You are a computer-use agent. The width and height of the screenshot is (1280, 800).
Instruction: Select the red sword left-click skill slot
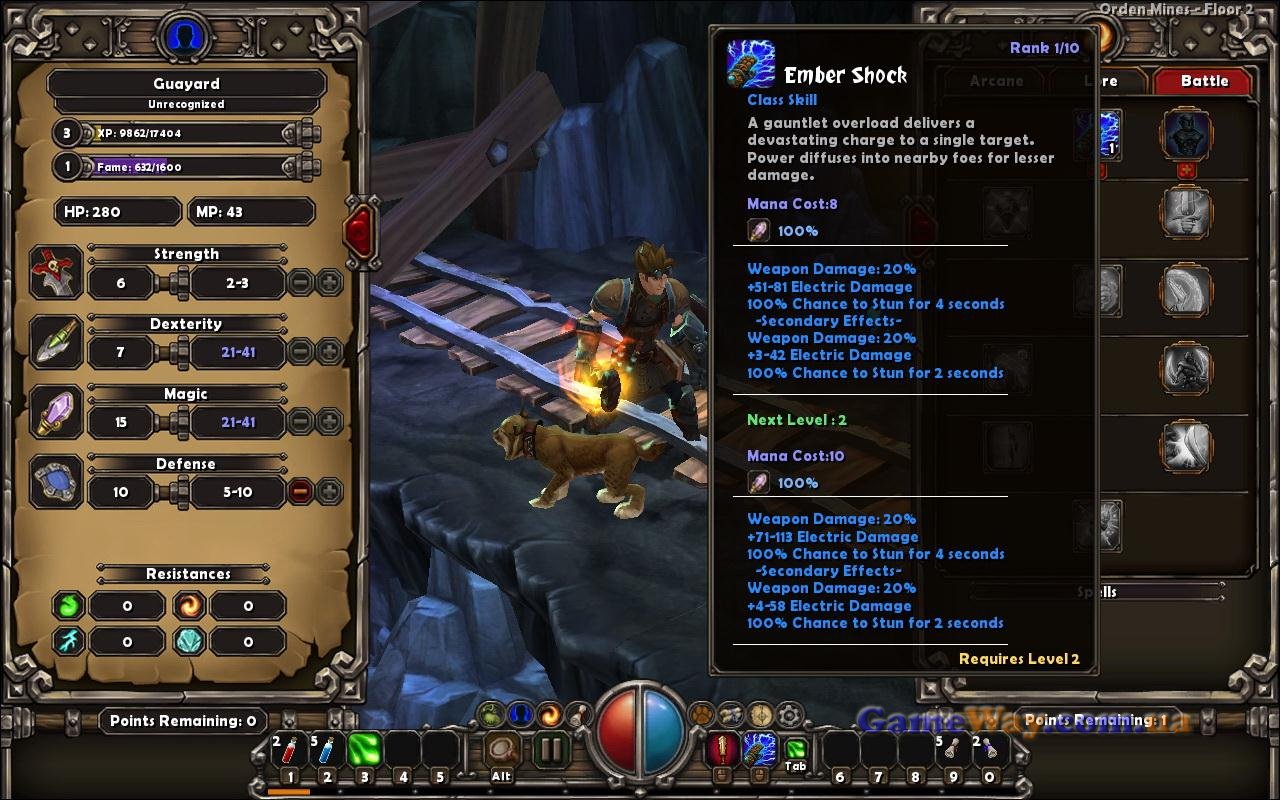[x=722, y=748]
